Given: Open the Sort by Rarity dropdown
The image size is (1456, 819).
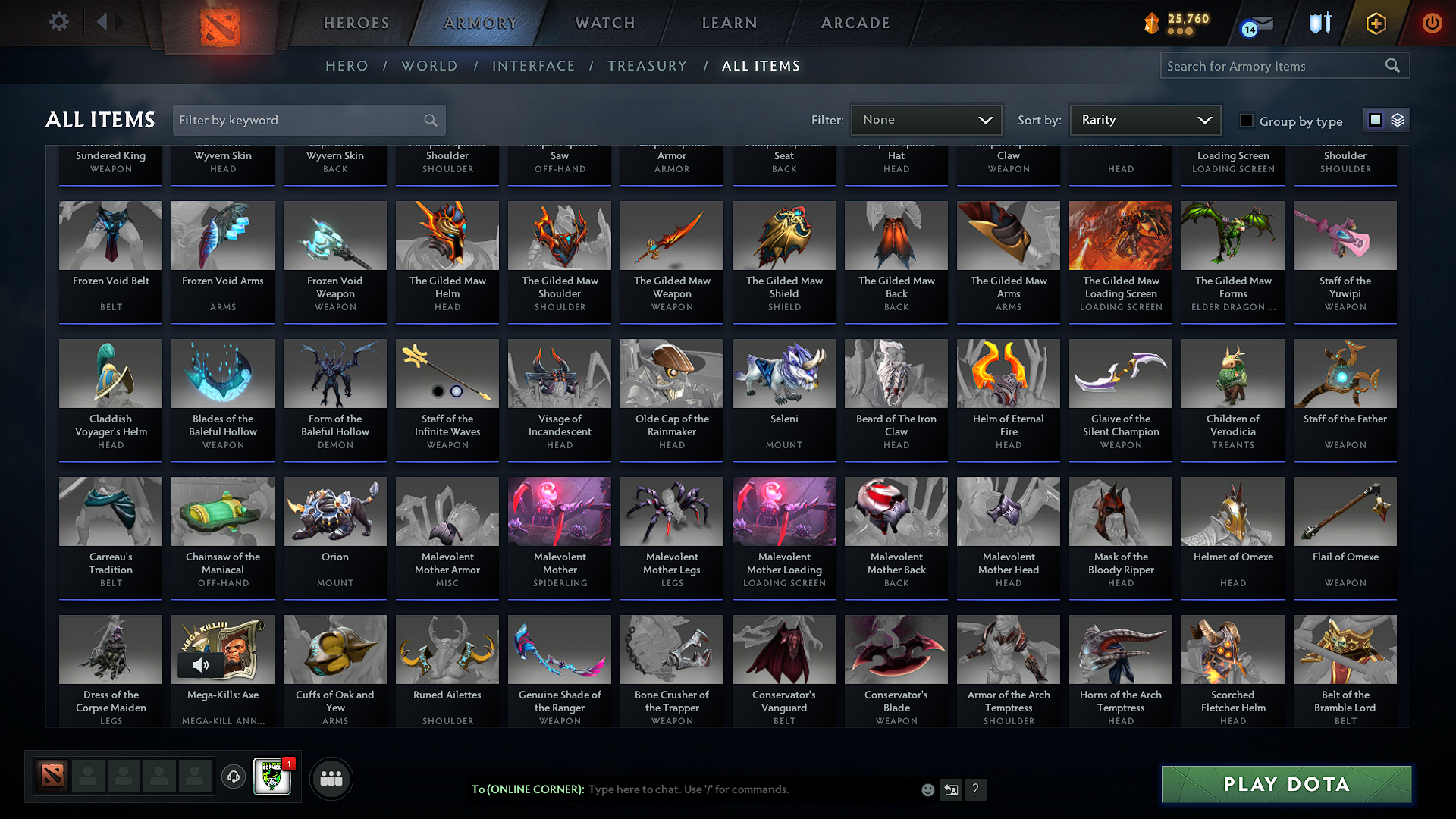Looking at the screenshot, I should click(1144, 119).
